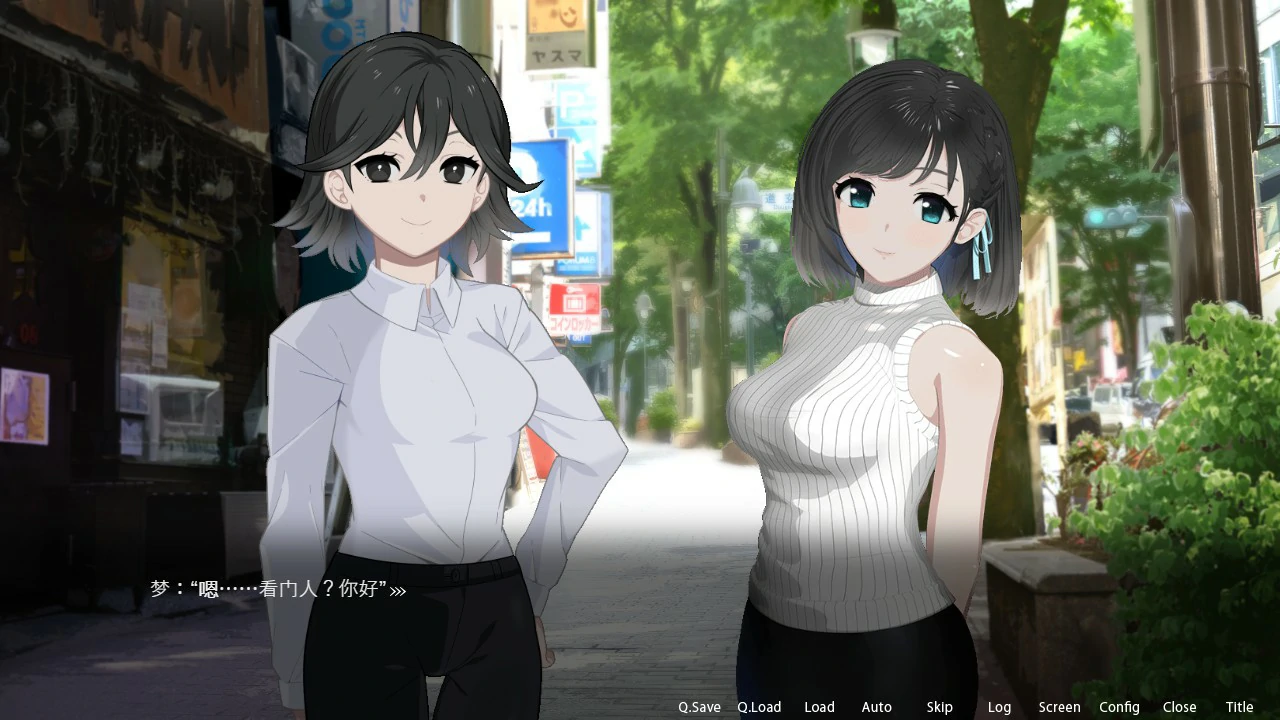The height and width of the screenshot is (720, 1280).
Task: Open the Config settings screen
Action: (x=1120, y=707)
